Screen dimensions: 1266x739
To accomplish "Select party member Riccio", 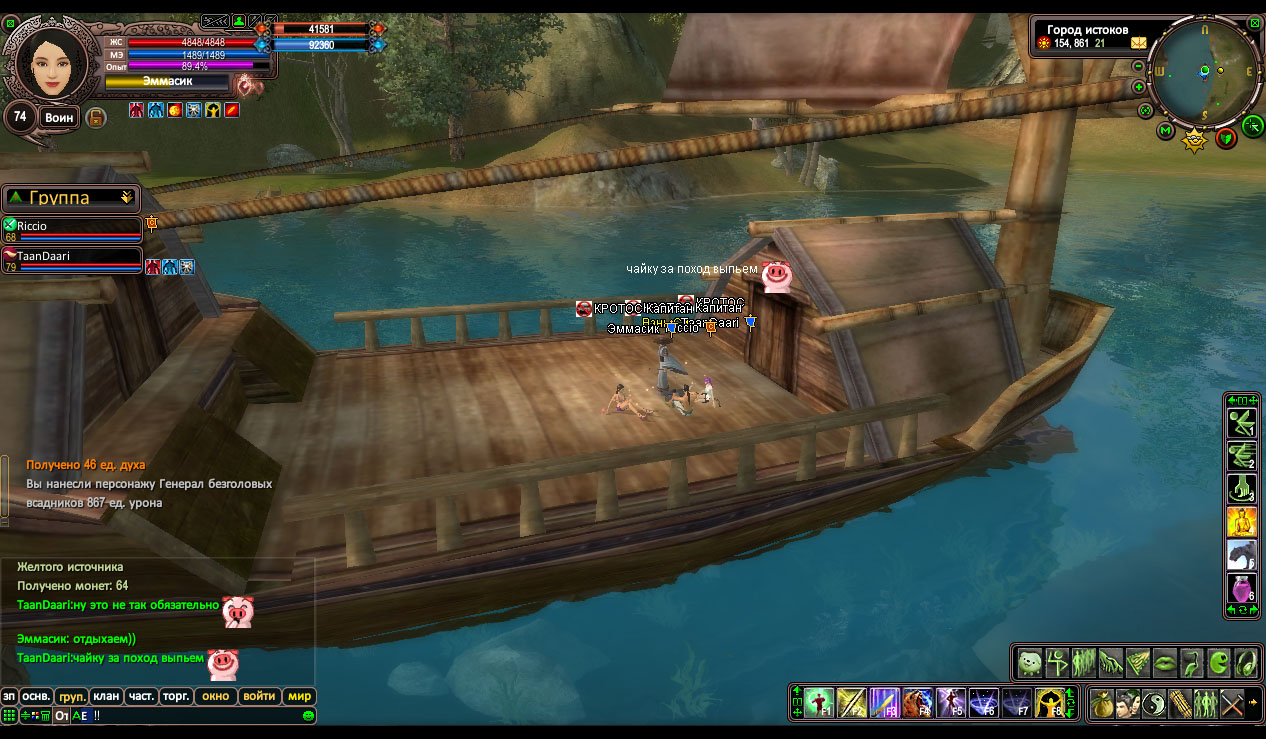I will (x=72, y=228).
